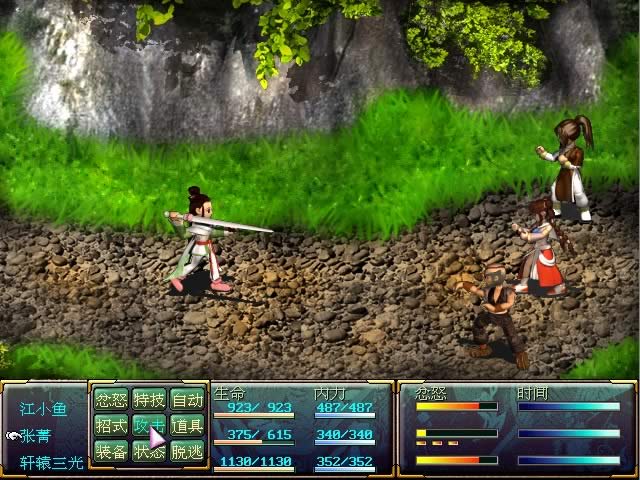
Task: Show the 状态 (Status) screen
Action: coord(148,452)
